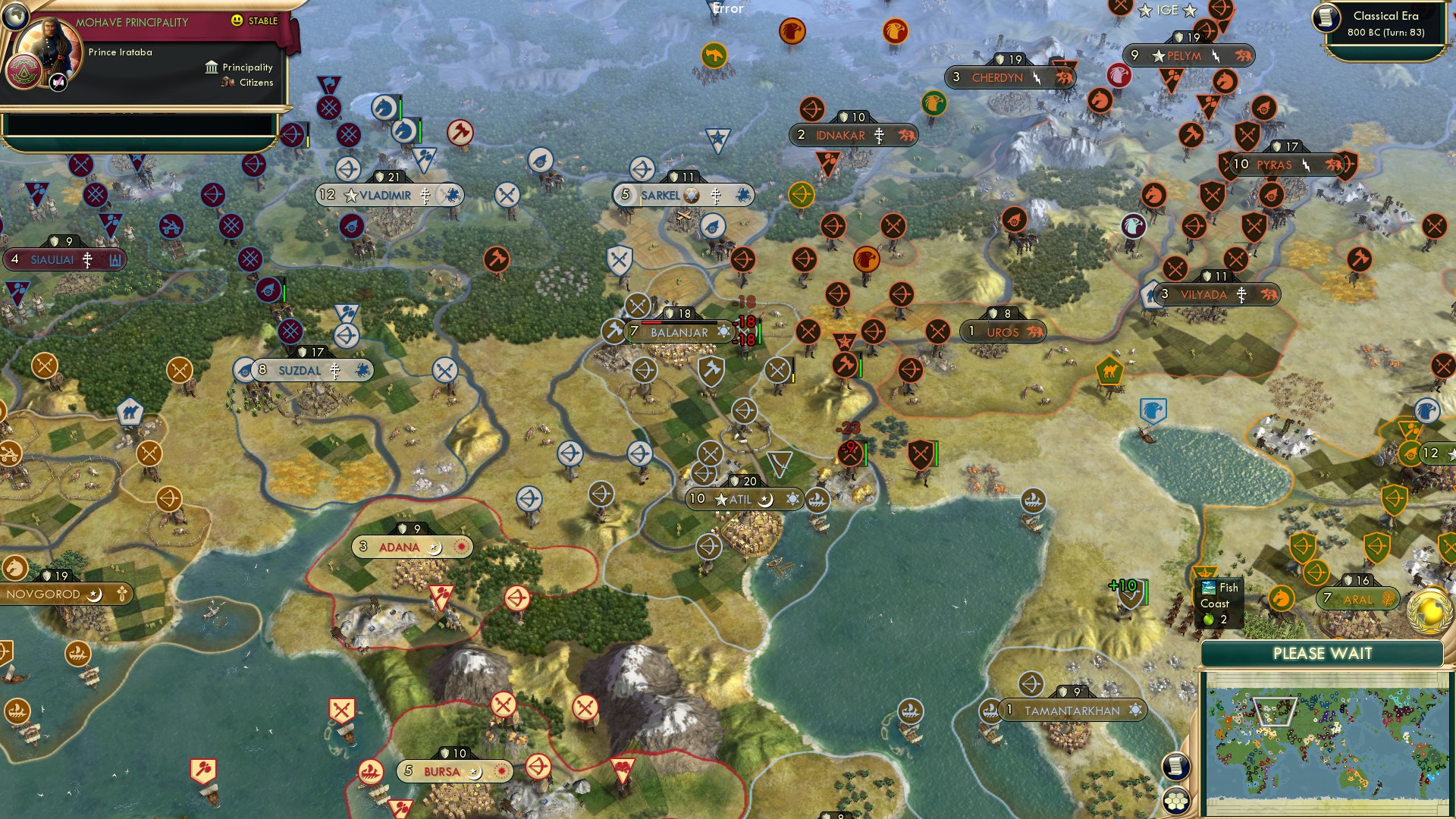Select the Tamantarkhan city banner

coord(1072,711)
